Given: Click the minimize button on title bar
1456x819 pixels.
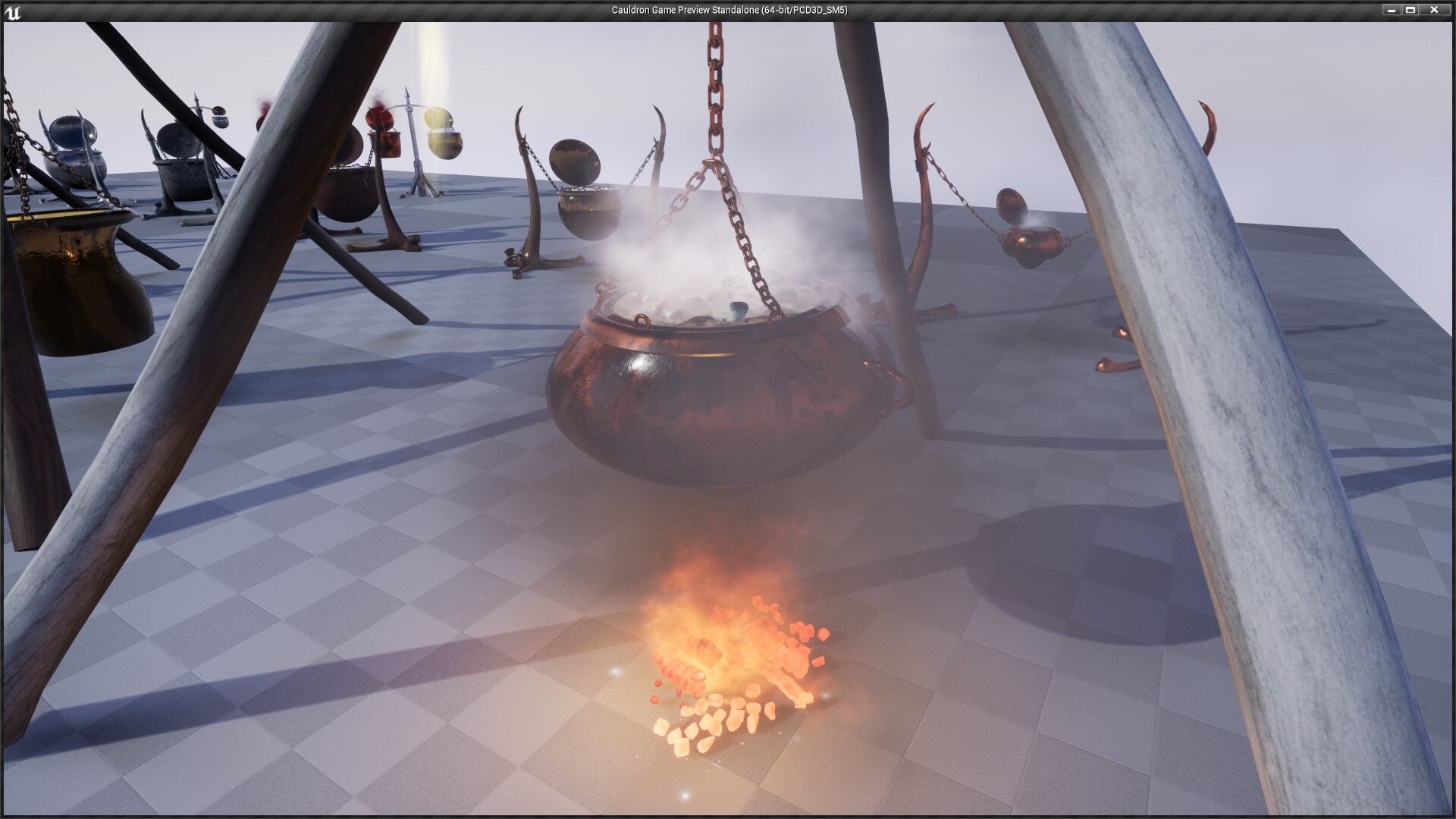Looking at the screenshot, I should (1392, 10).
